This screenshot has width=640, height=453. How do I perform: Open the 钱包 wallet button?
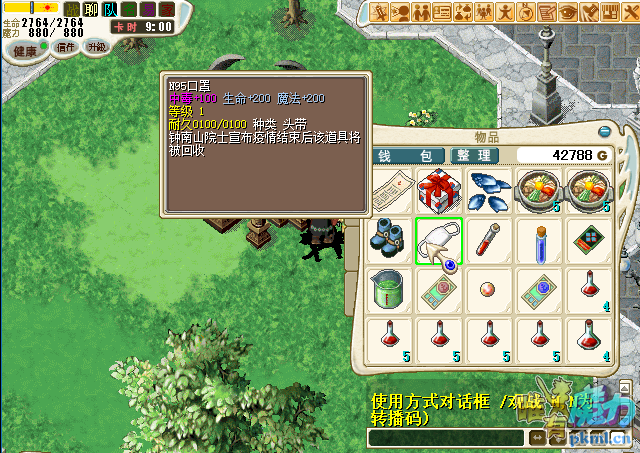[x=407, y=156]
